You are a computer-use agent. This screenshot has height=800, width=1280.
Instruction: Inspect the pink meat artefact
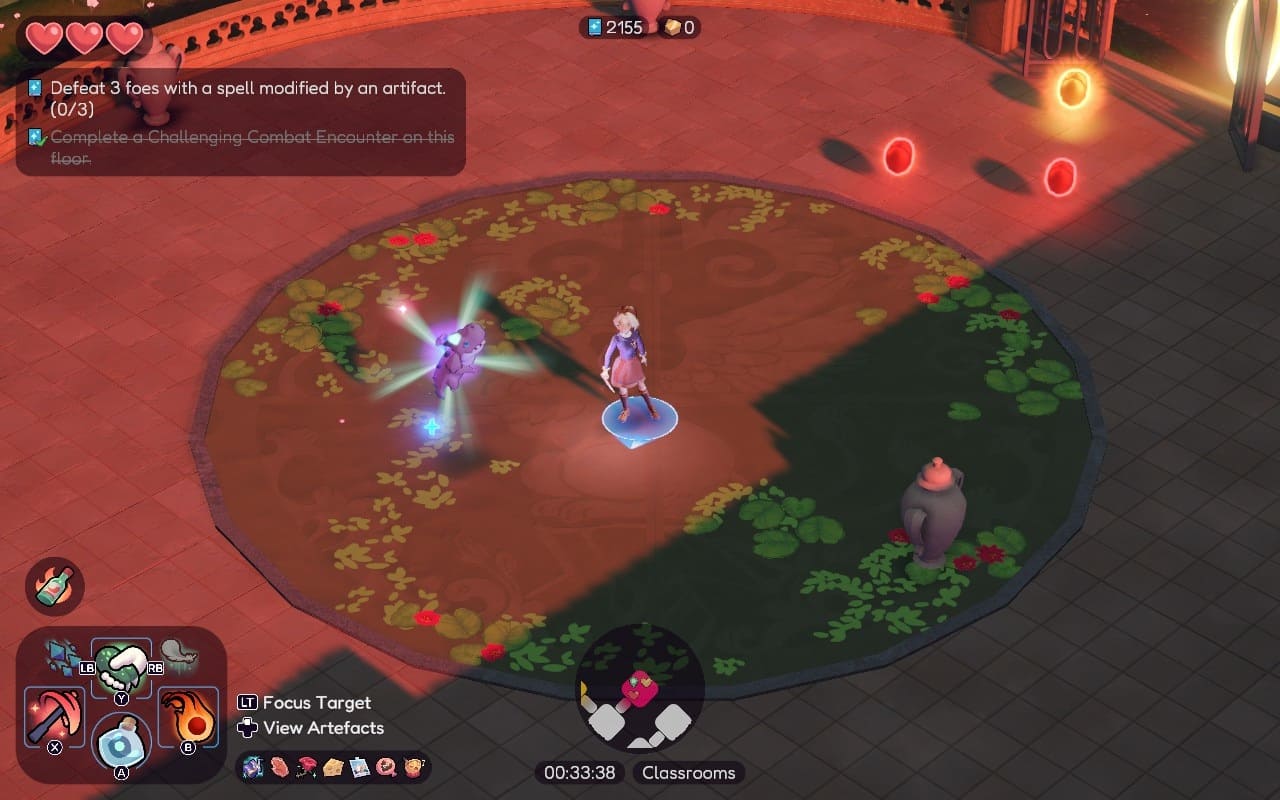click(x=278, y=768)
